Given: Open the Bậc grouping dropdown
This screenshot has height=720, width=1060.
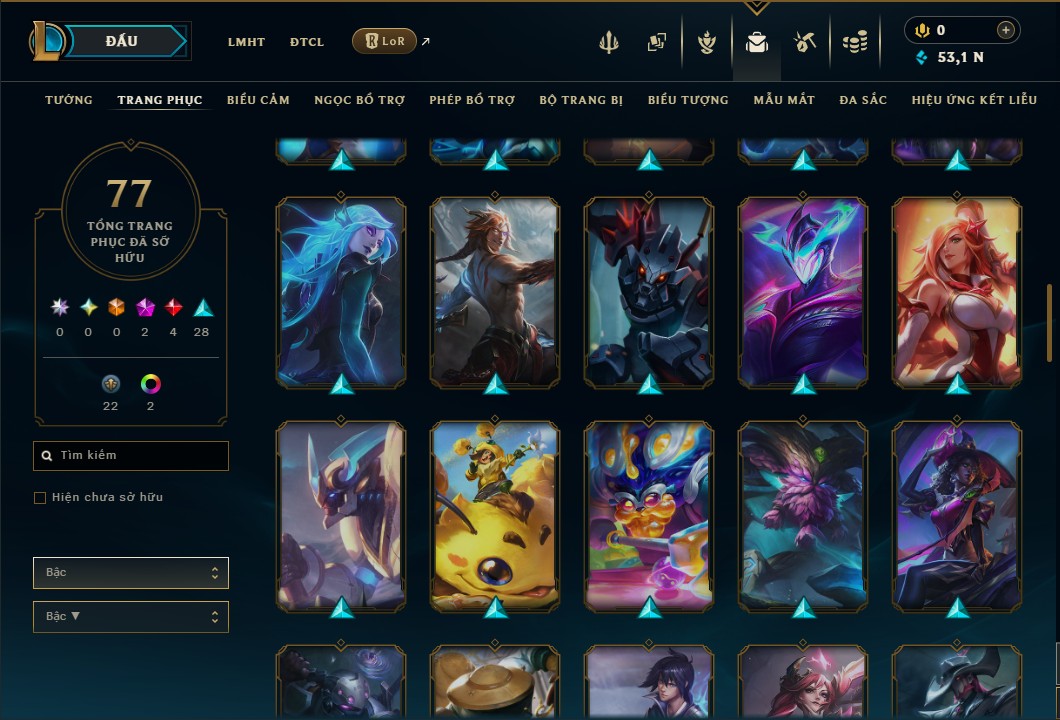Looking at the screenshot, I should (131, 573).
